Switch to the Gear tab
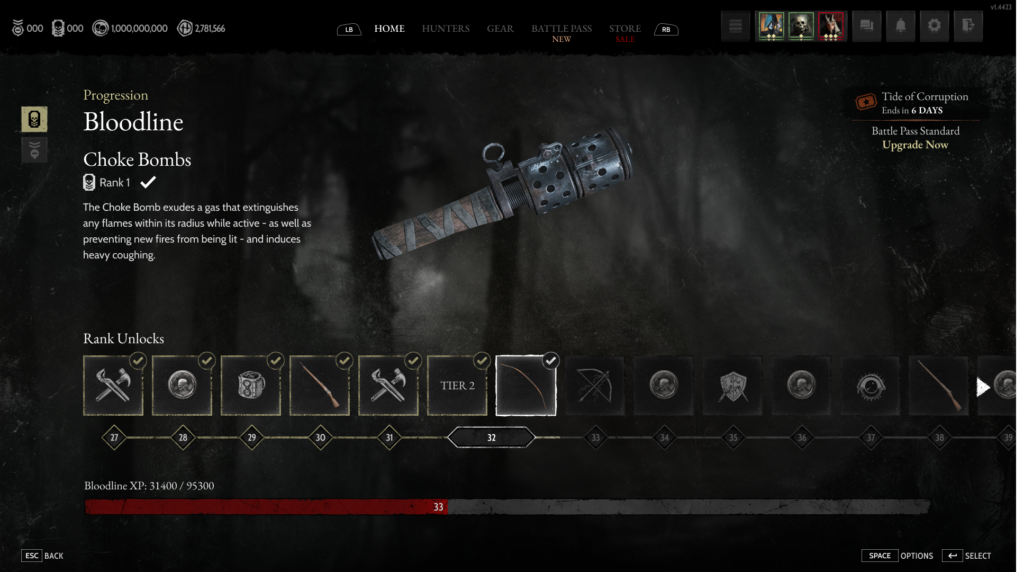This screenshot has width=1024, height=572. click(500, 28)
